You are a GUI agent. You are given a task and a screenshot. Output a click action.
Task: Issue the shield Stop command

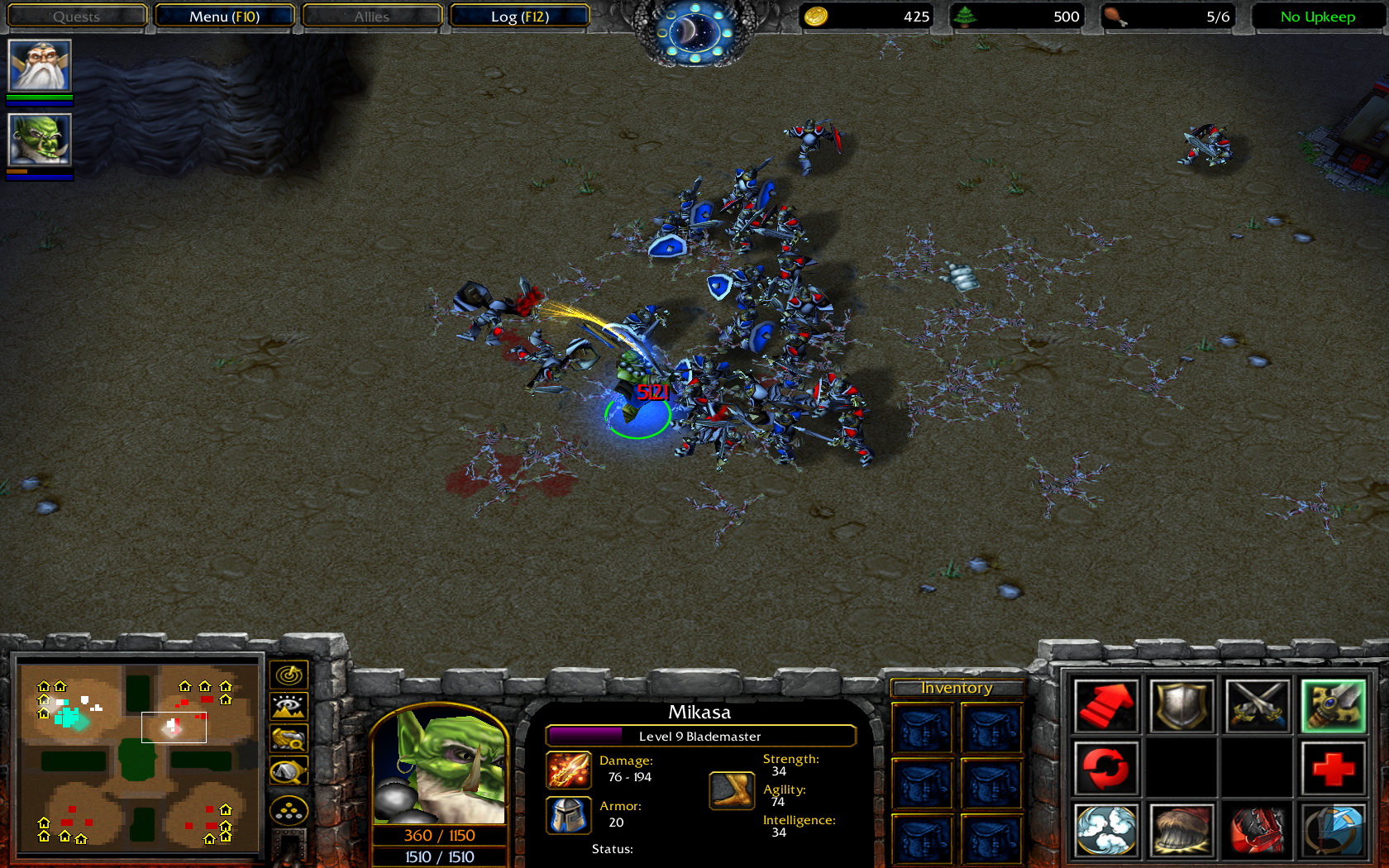pos(1181,705)
